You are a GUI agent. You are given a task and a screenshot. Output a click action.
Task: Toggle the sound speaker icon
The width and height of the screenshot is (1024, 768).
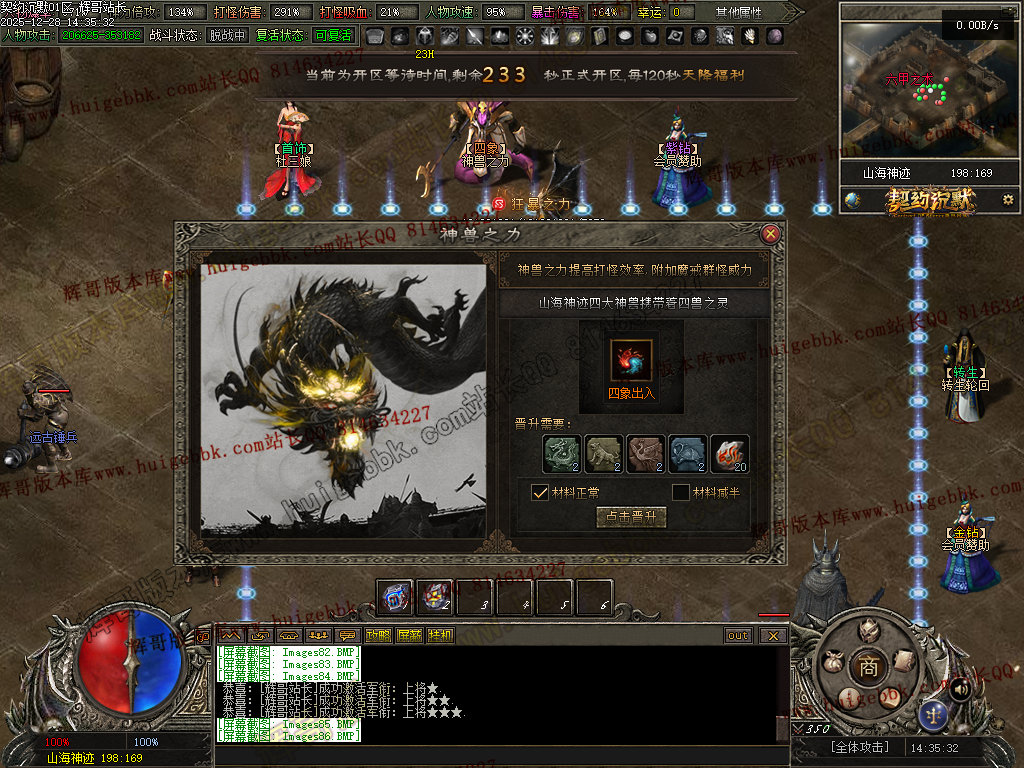(958, 688)
